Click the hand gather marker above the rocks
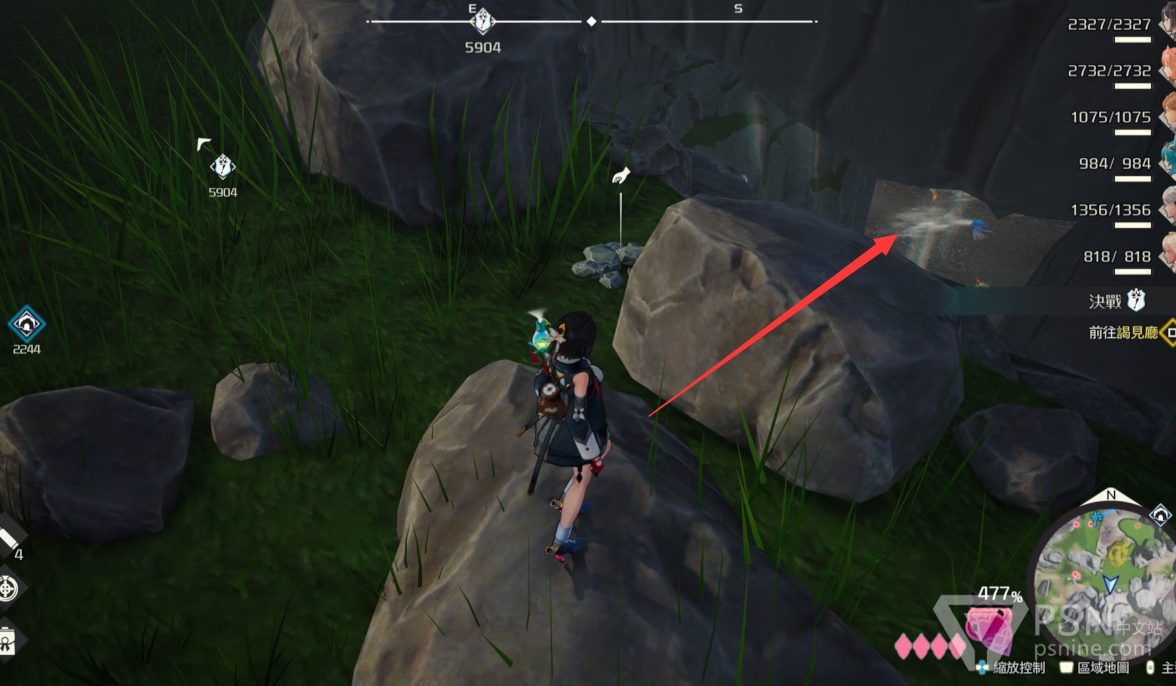 pos(620,176)
